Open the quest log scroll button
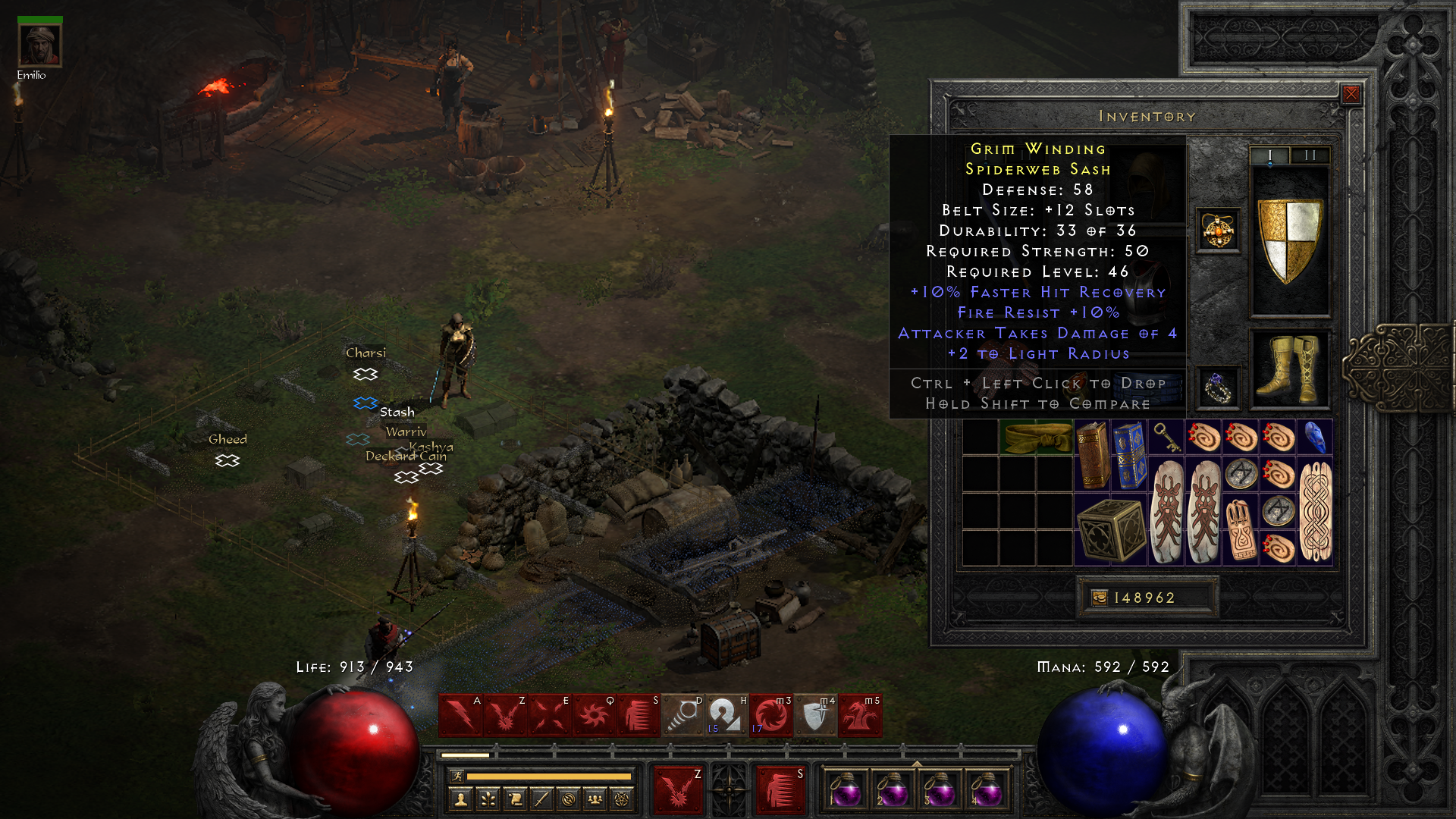 coord(515,799)
